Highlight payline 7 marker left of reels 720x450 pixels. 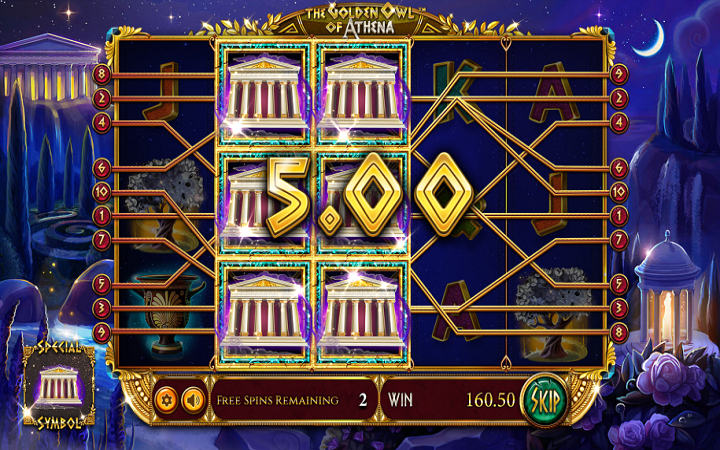102,239
